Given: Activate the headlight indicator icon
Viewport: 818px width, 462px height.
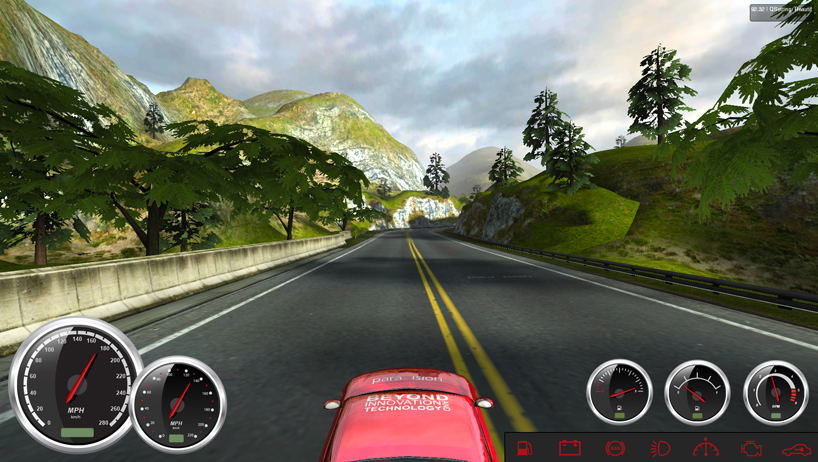Looking at the screenshot, I should 660,448.
